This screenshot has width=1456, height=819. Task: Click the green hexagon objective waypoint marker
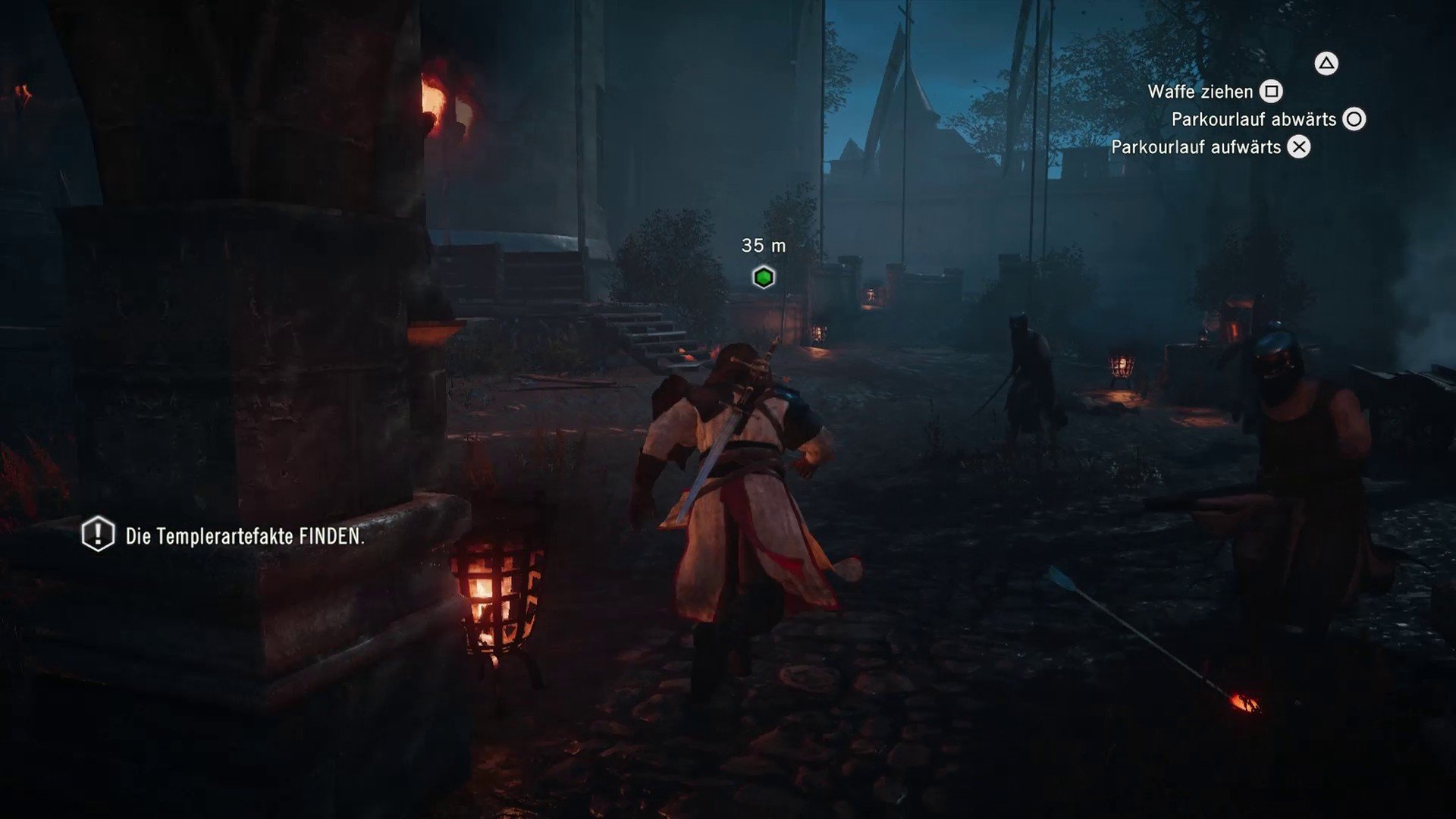[x=764, y=278]
